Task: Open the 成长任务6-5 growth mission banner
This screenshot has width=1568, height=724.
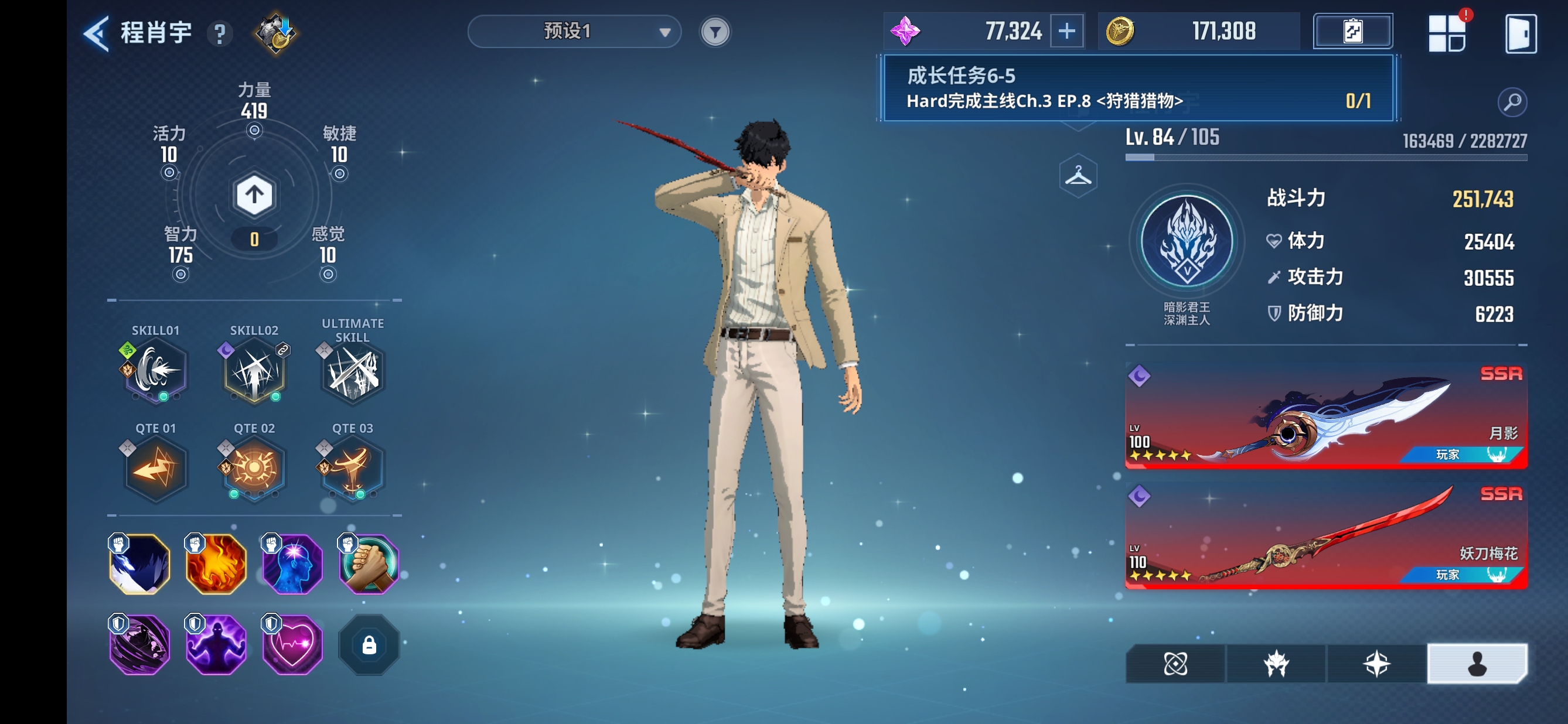Action: pyautogui.click(x=1137, y=89)
